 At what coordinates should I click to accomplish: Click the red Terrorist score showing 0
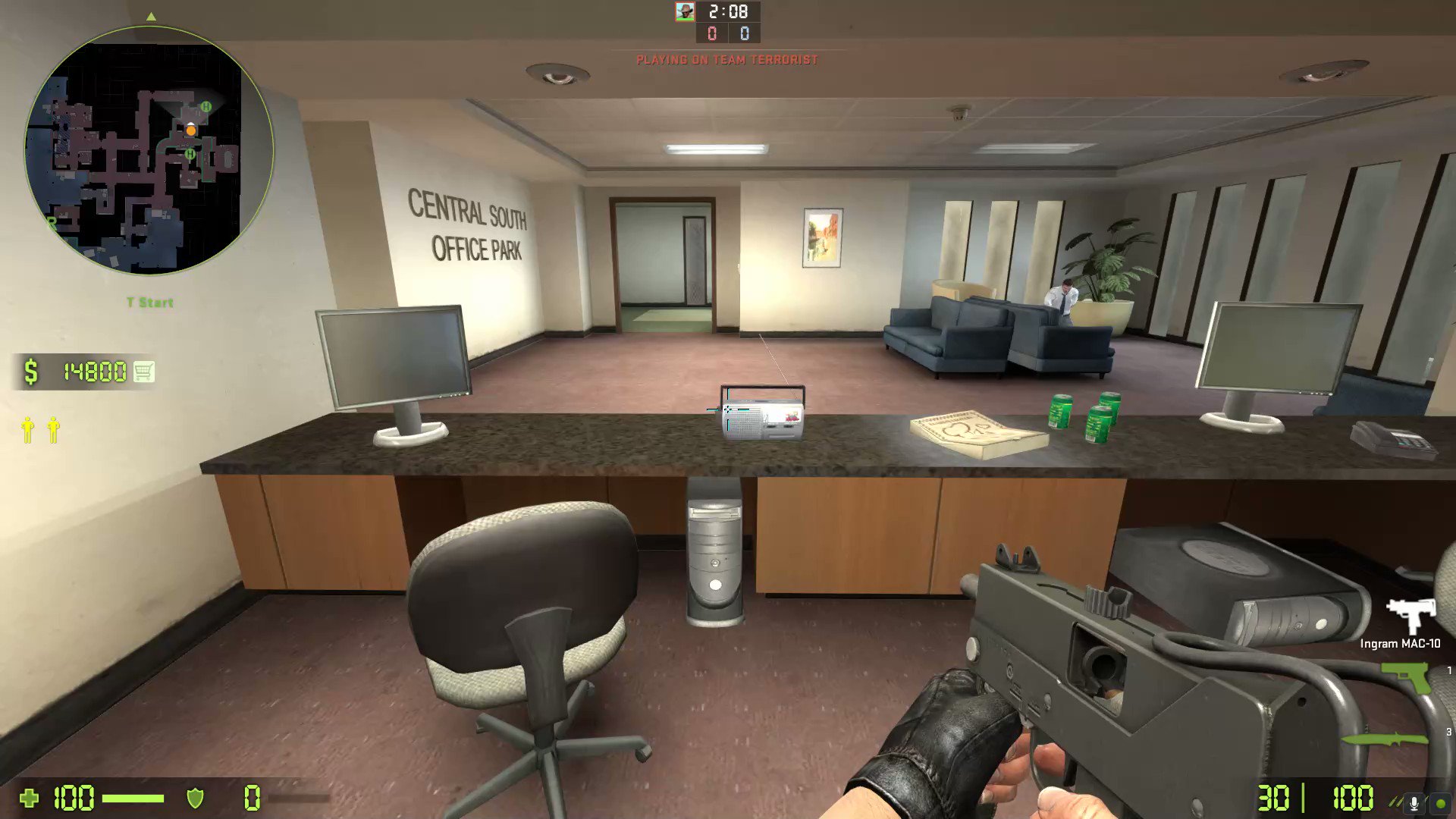pos(711,33)
